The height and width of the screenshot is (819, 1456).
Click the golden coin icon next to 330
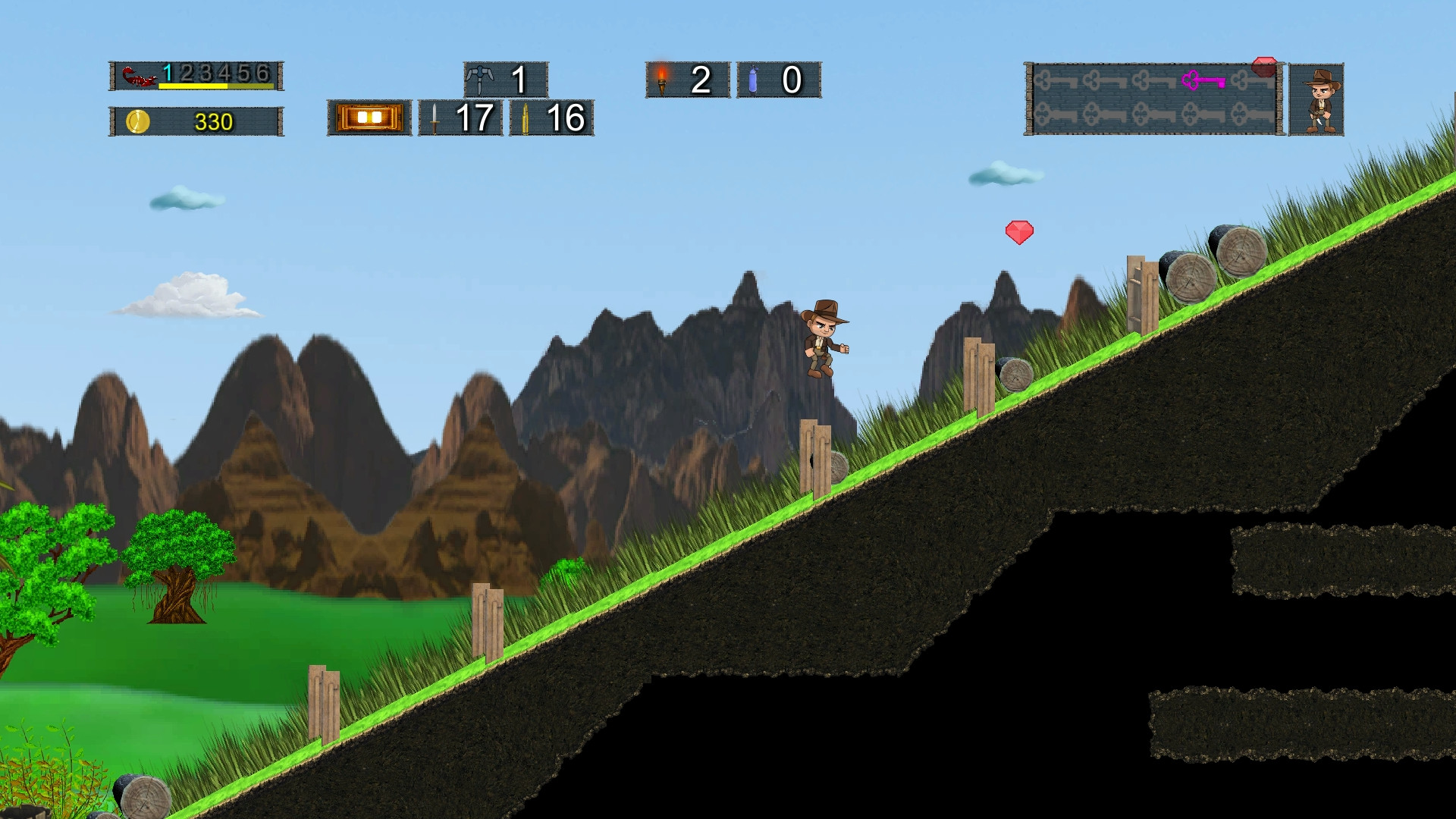pos(139,120)
